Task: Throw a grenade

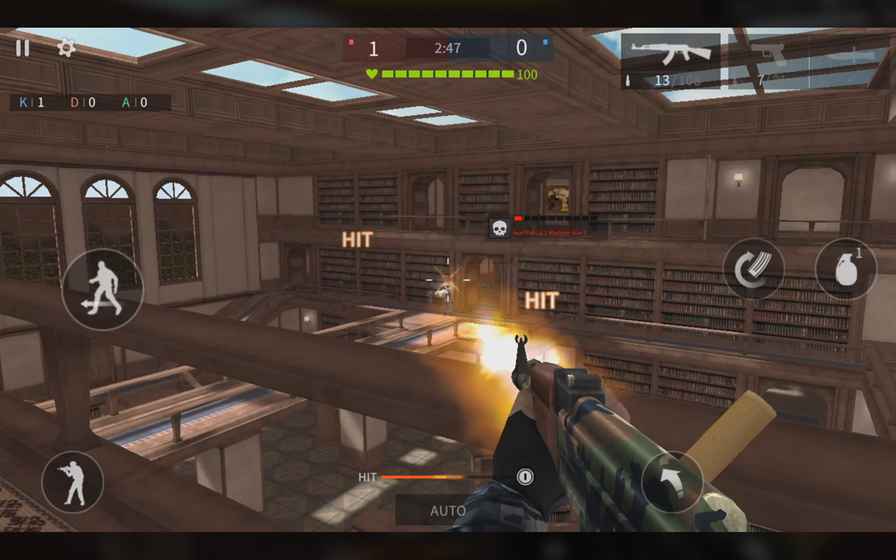Action: tap(845, 268)
